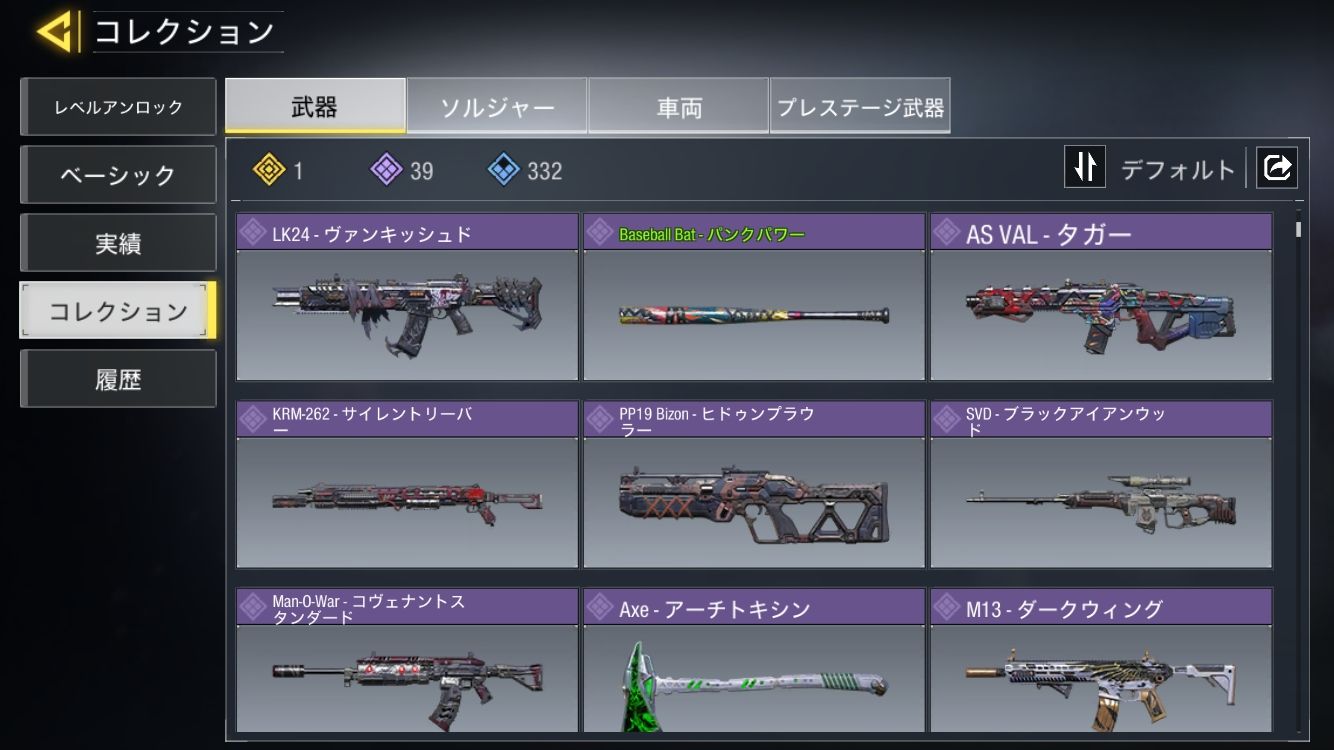Go back with the yellow arrow button
The height and width of the screenshot is (750, 1334).
click(x=55, y=32)
